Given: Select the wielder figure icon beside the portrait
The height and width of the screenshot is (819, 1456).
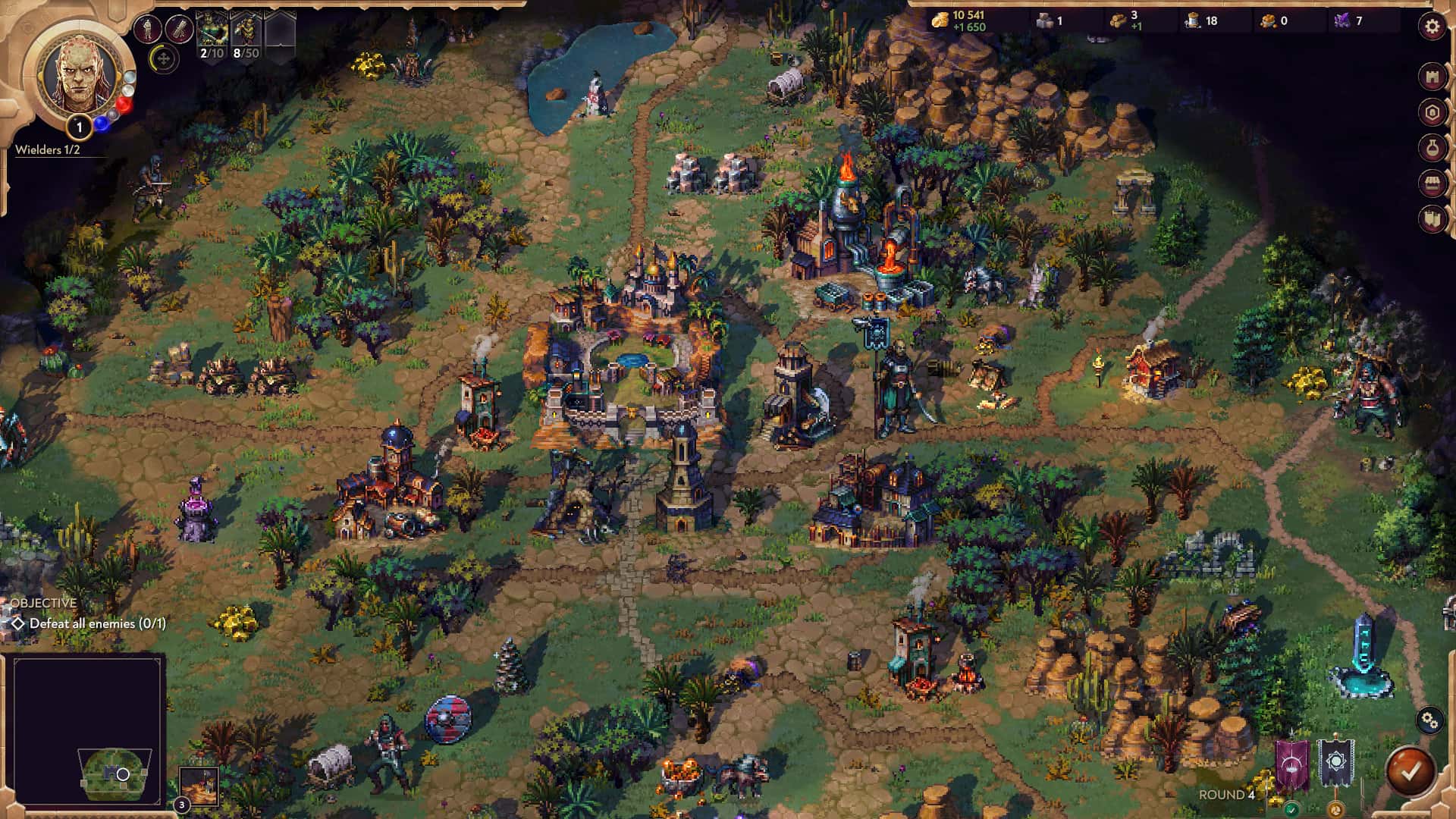Looking at the screenshot, I should click(149, 29).
